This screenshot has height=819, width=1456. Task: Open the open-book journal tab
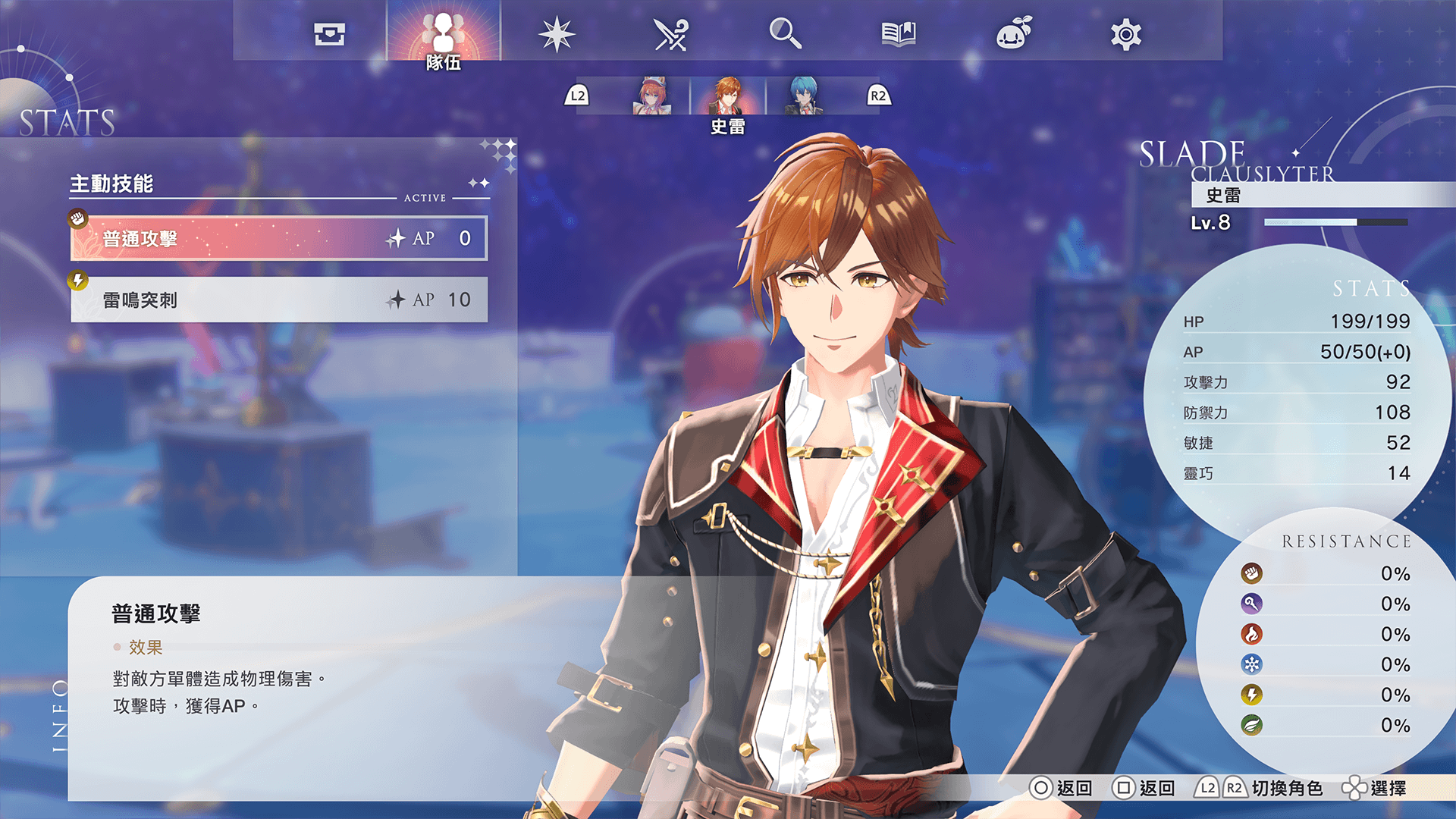[x=899, y=34]
